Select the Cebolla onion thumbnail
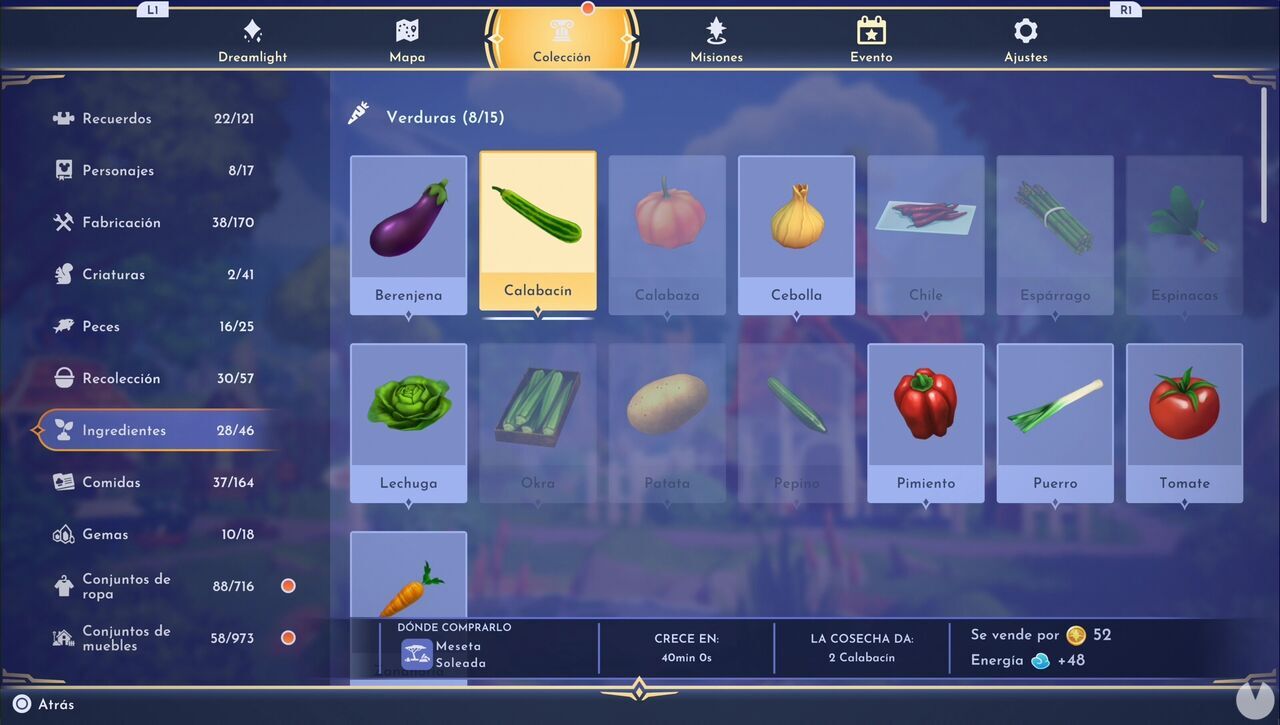 796,215
